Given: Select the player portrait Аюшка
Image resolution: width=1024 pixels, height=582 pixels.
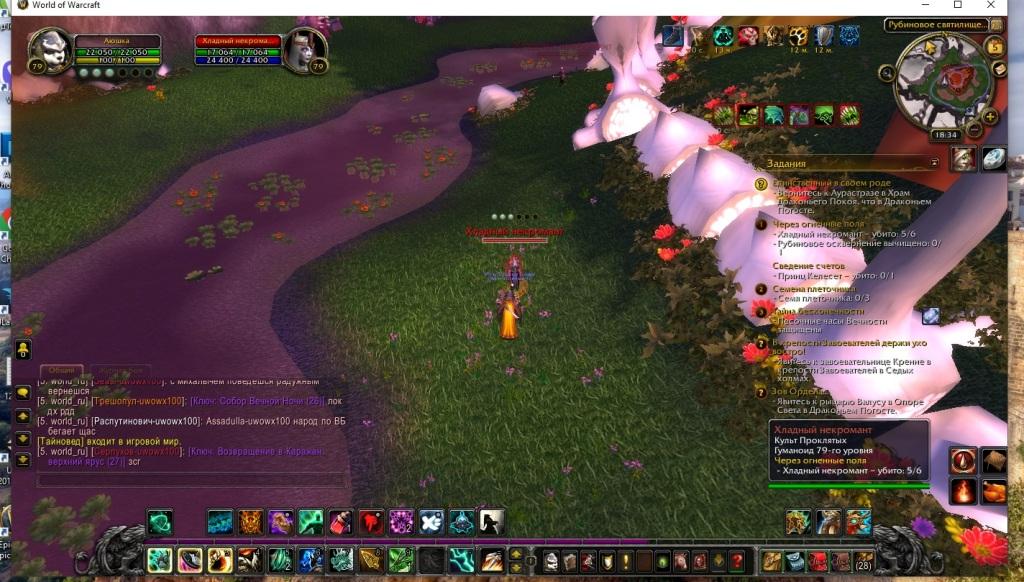Looking at the screenshot, I should pos(50,51).
